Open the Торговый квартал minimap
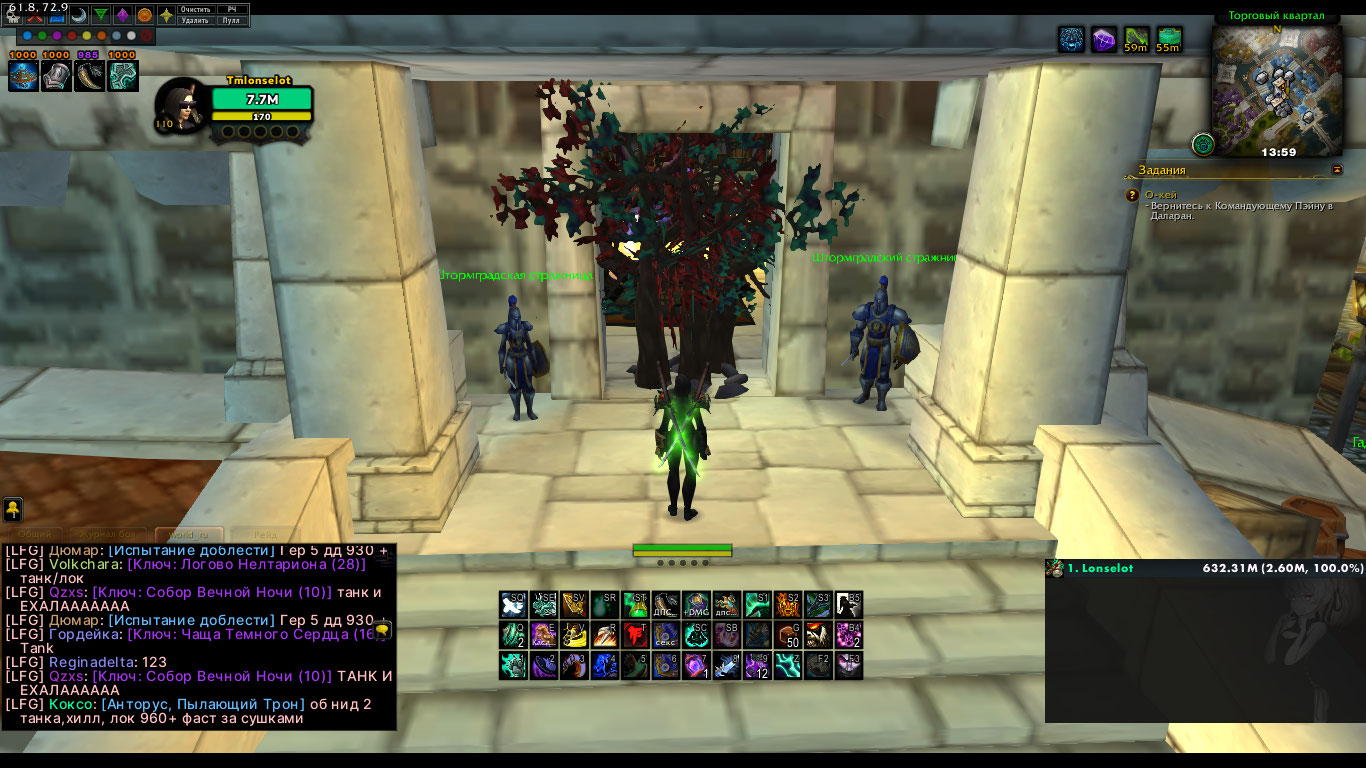The image size is (1366, 768). pyautogui.click(x=1277, y=88)
